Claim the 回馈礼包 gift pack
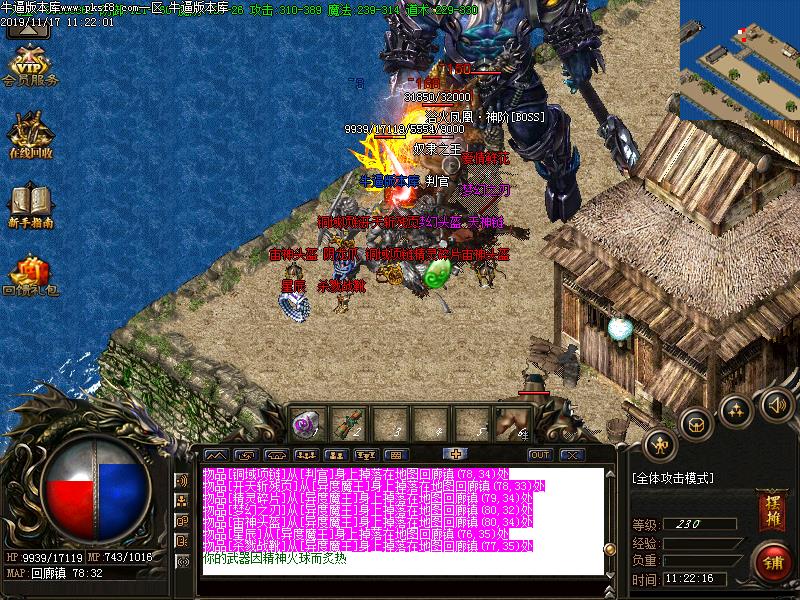This screenshot has width=800, height=600. point(30,277)
